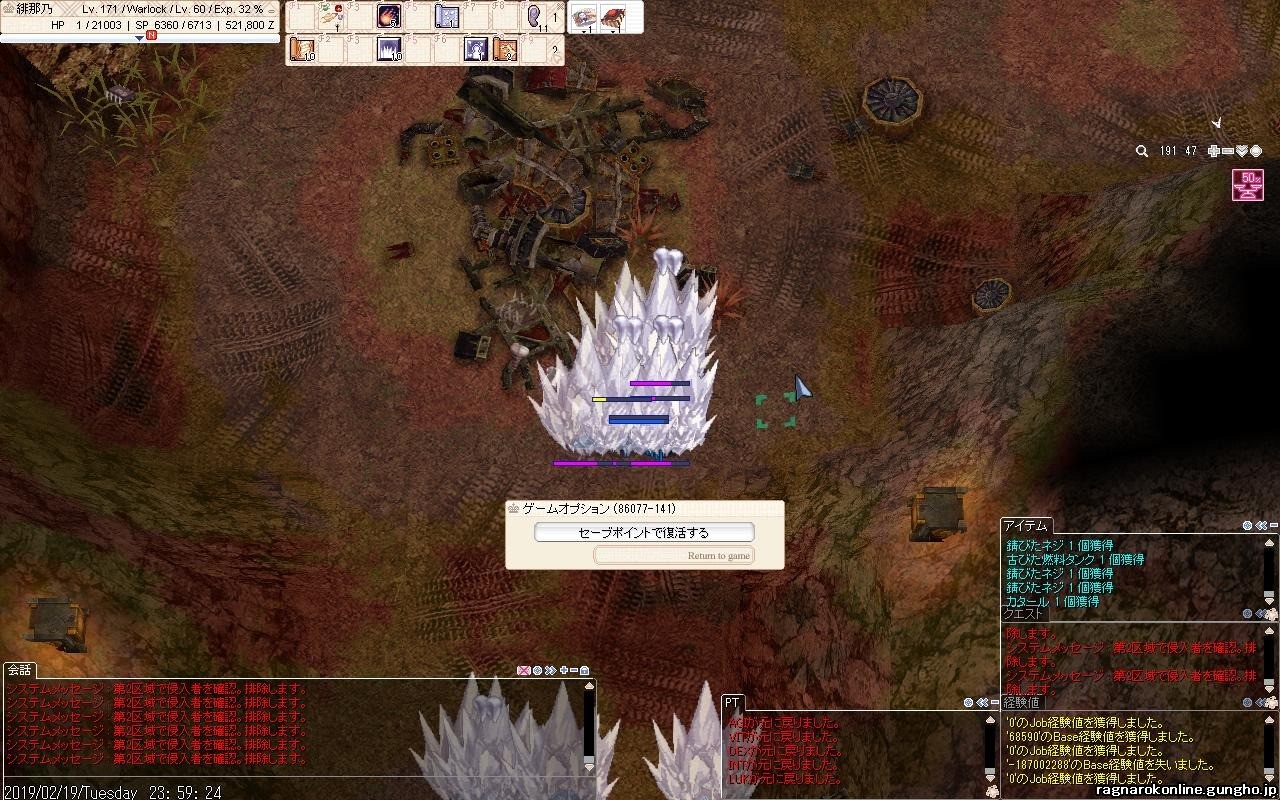The width and height of the screenshot is (1280, 800).
Task: Use the feather and gems item slot
Action: click(331, 16)
